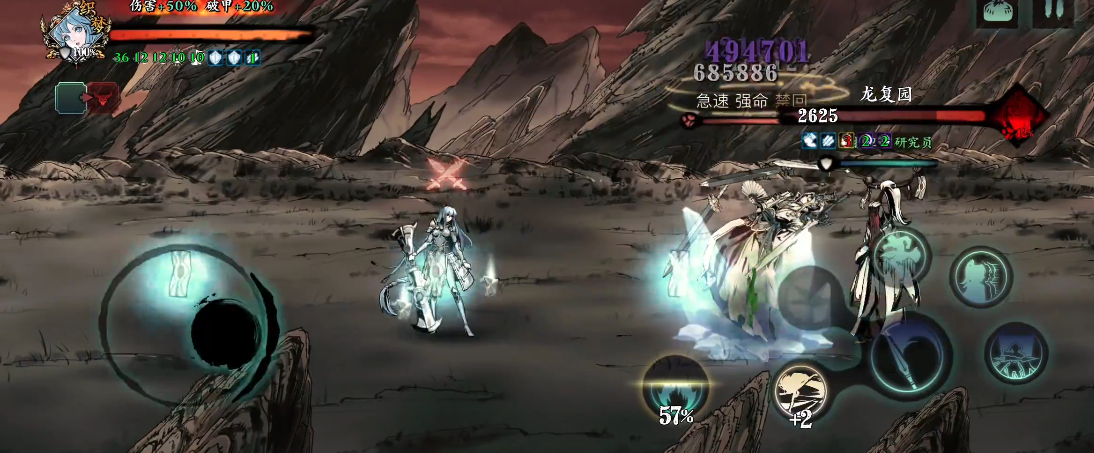1094x453 pixels.
Task: Select the teal square stance slot
Action: (70, 97)
